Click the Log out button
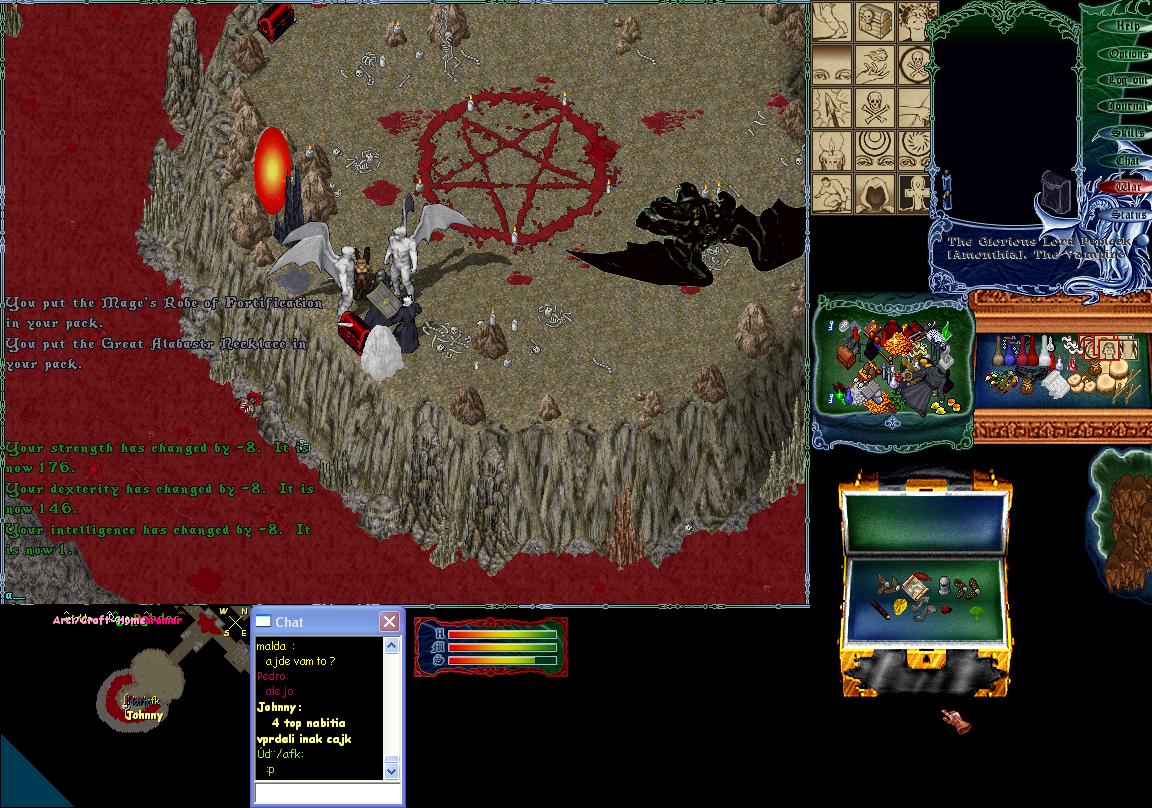Viewport: 1152px width, 808px height. (1127, 80)
